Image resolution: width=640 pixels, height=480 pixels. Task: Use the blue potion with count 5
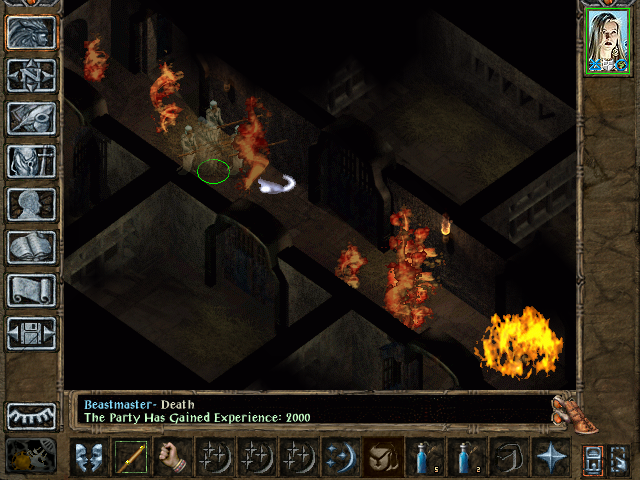pos(424,457)
